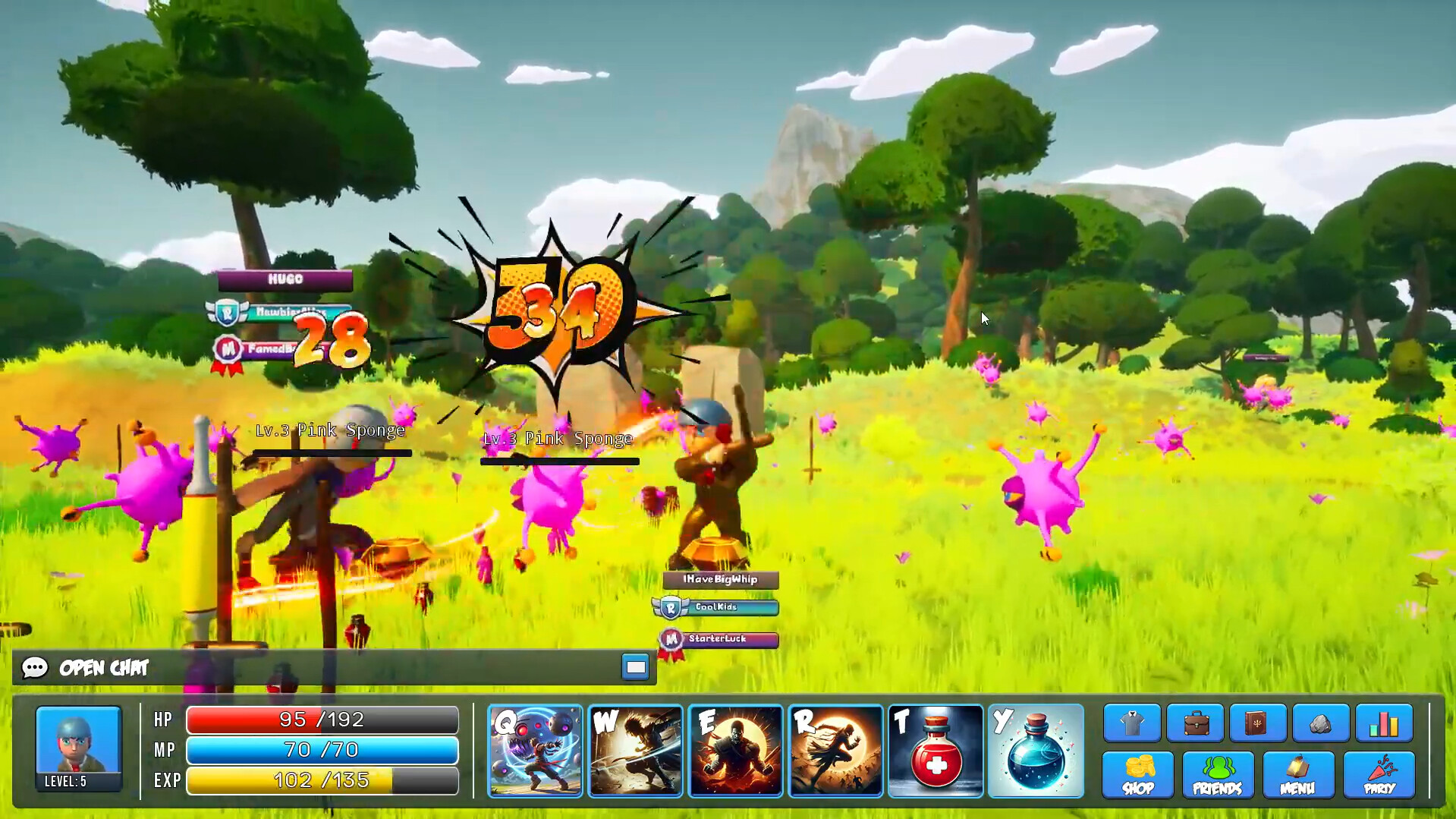Use the blue mana potion on Y slot
Viewport: 1456px width, 819px height.
point(1036,750)
